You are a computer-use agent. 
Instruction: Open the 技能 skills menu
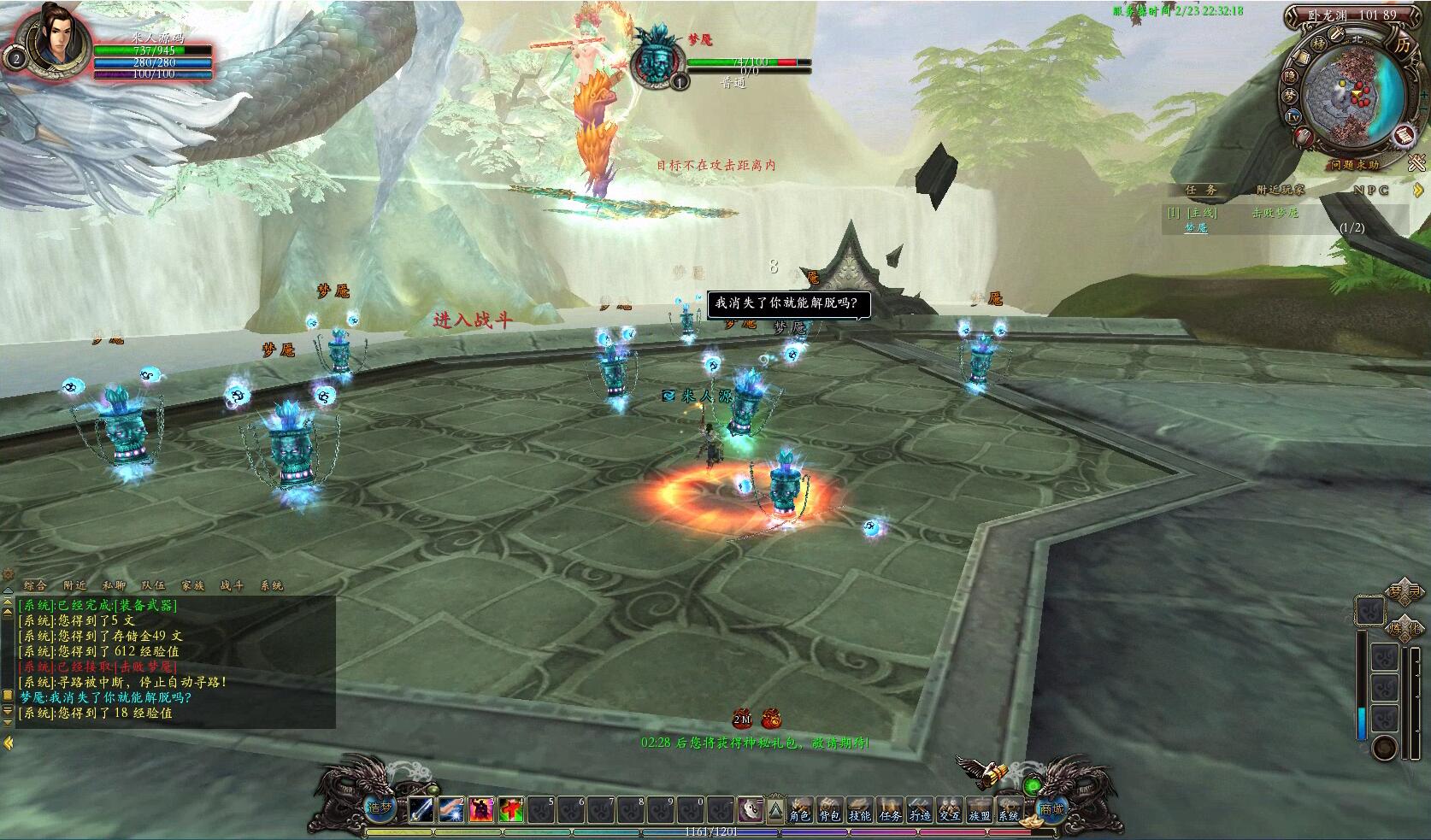(859, 809)
